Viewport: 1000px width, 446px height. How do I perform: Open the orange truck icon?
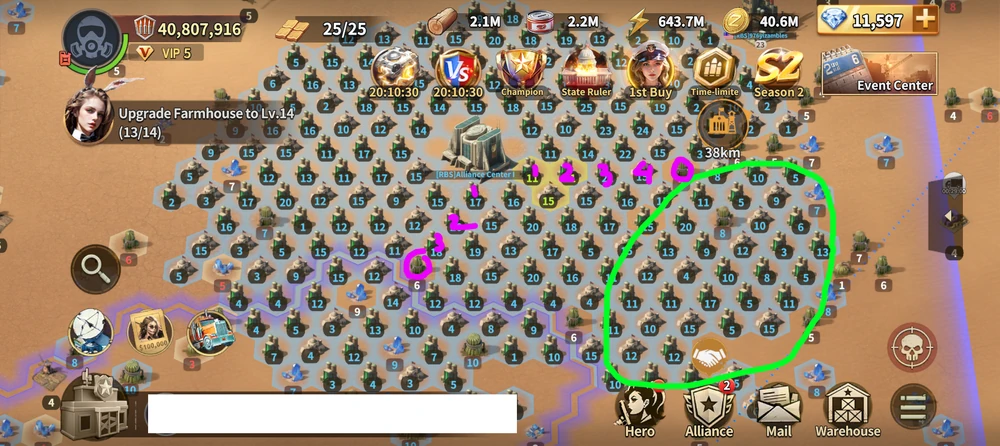pos(211,333)
